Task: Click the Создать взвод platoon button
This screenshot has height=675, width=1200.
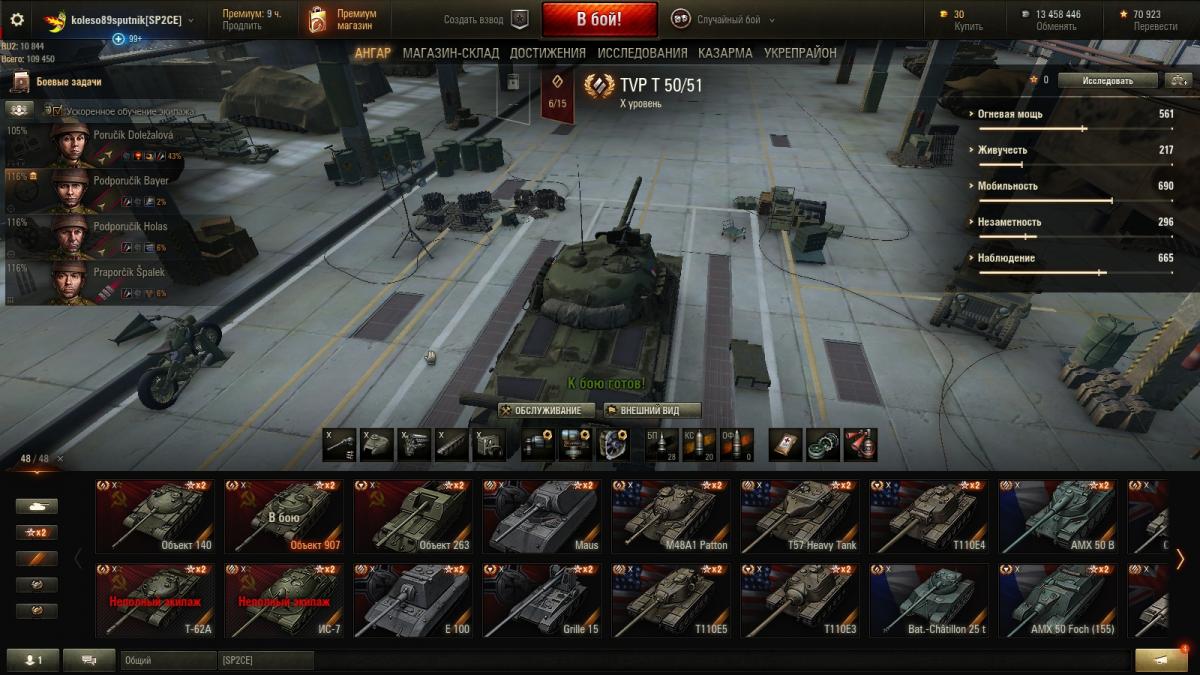Action: click(486, 19)
